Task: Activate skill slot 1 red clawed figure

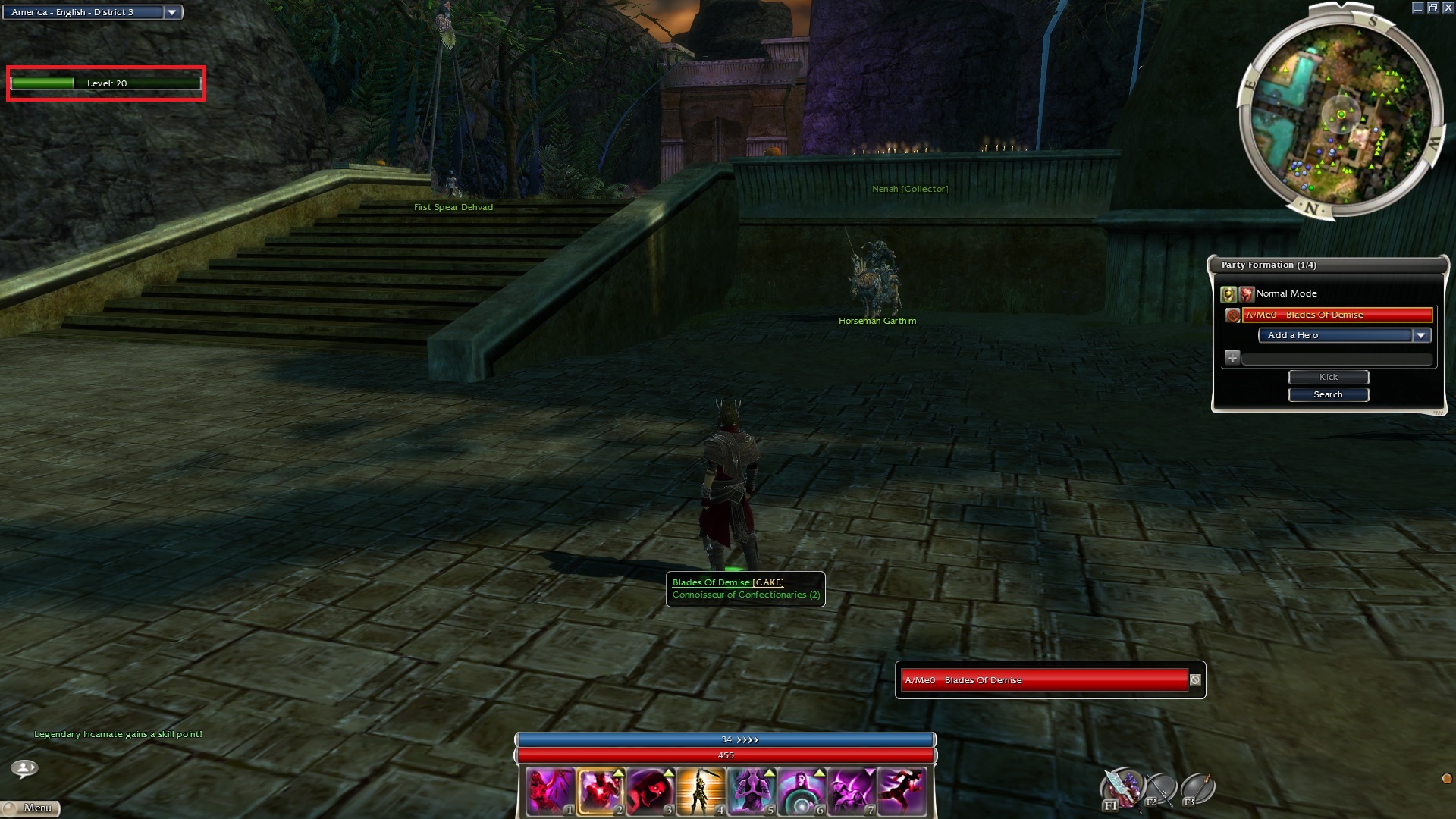Action: click(550, 791)
